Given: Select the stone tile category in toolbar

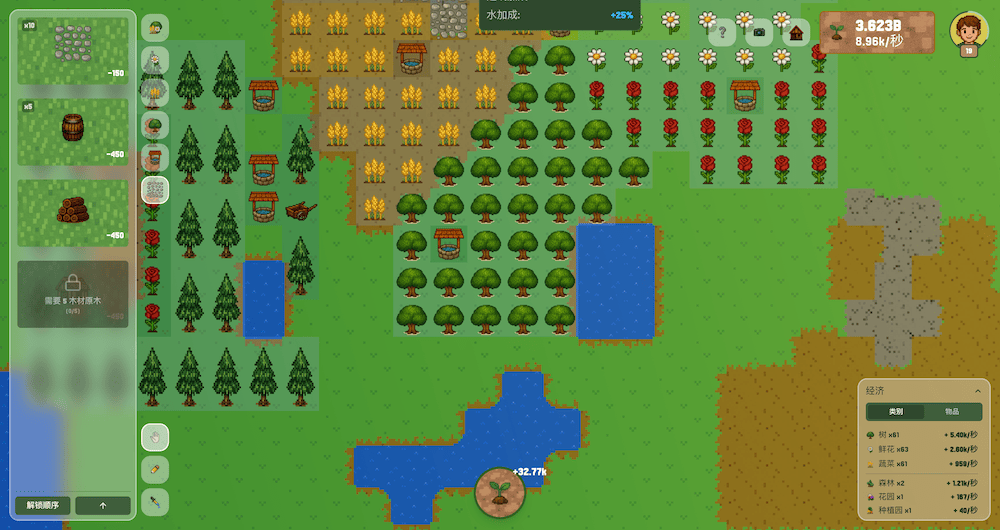Looking at the screenshot, I should (155, 190).
